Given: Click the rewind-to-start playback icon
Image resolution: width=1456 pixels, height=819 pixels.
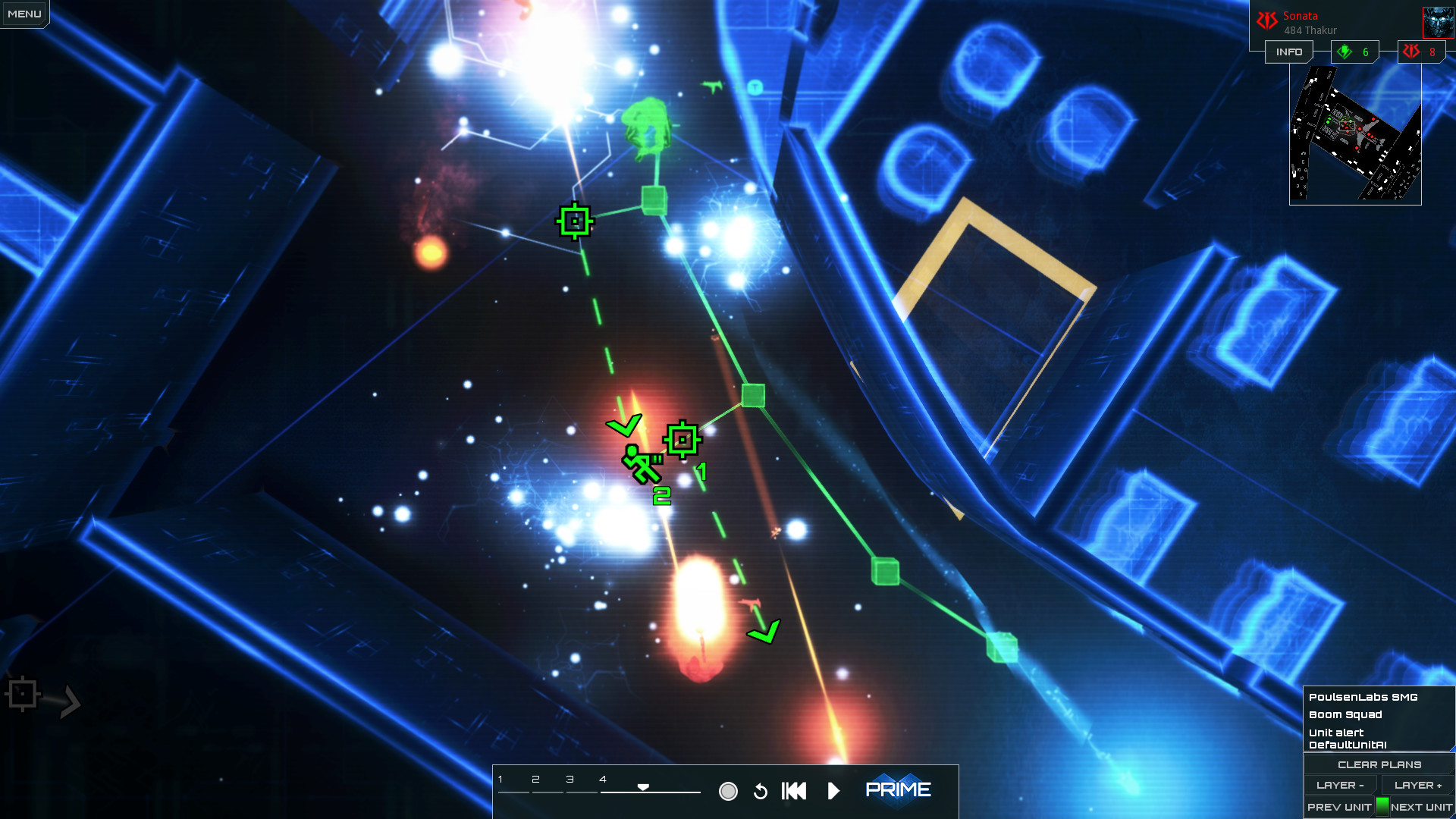Looking at the screenshot, I should point(793,790).
